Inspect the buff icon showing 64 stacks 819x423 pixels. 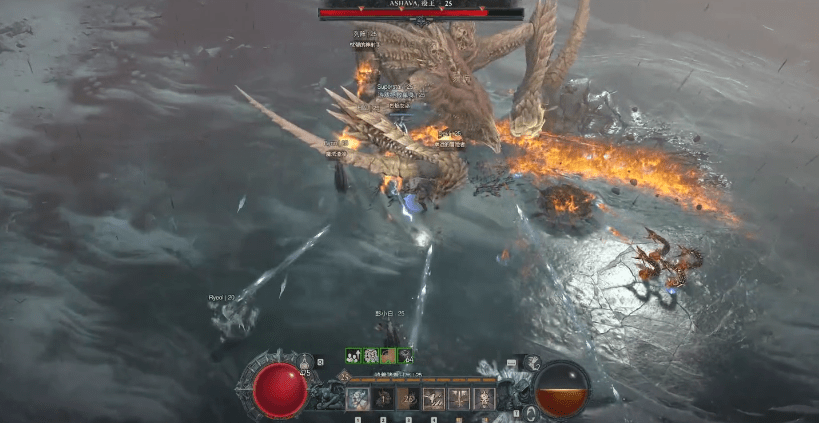[x=404, y=355]
